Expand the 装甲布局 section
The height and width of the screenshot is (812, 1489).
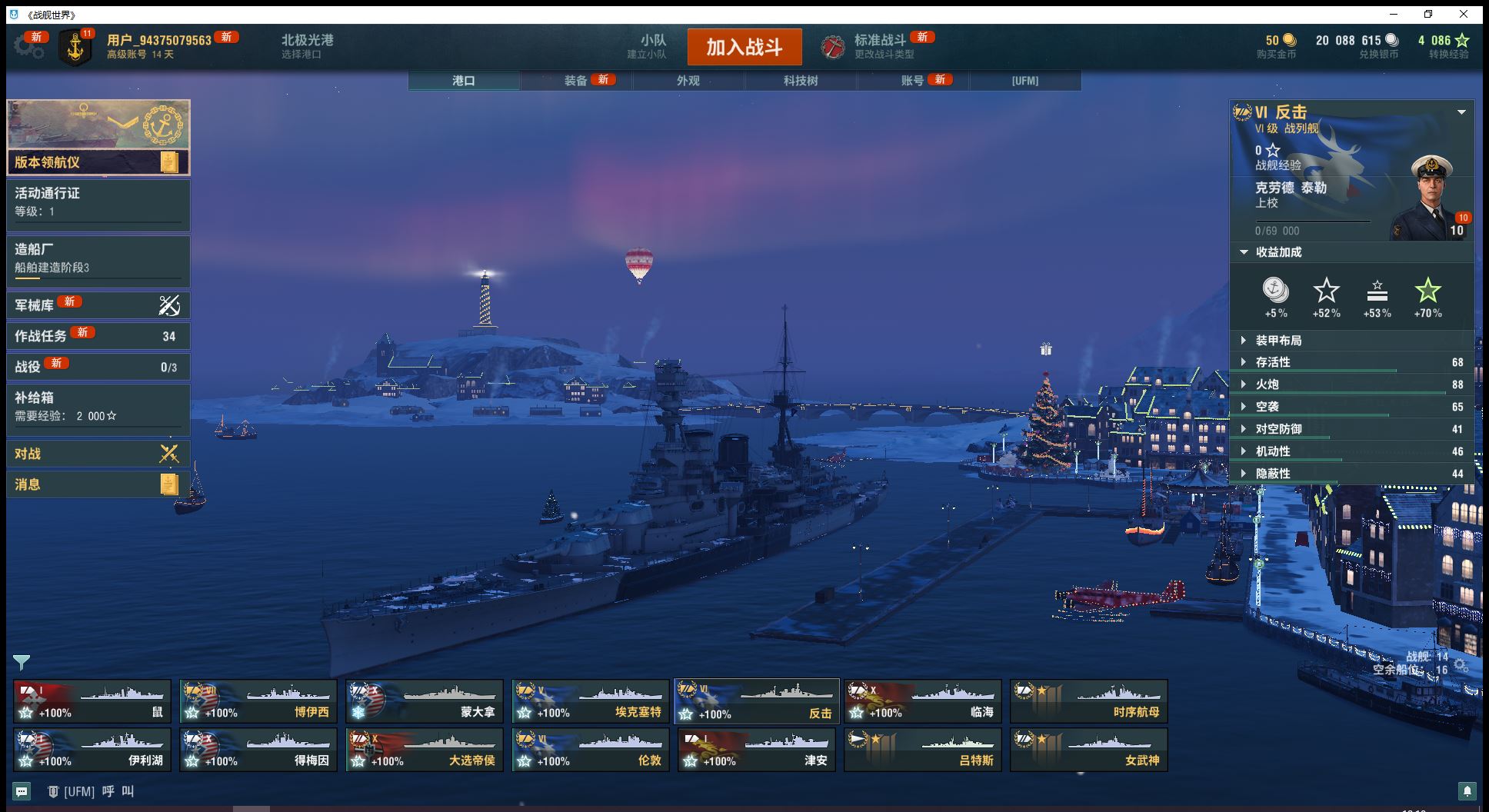(x=1278, y=341)
